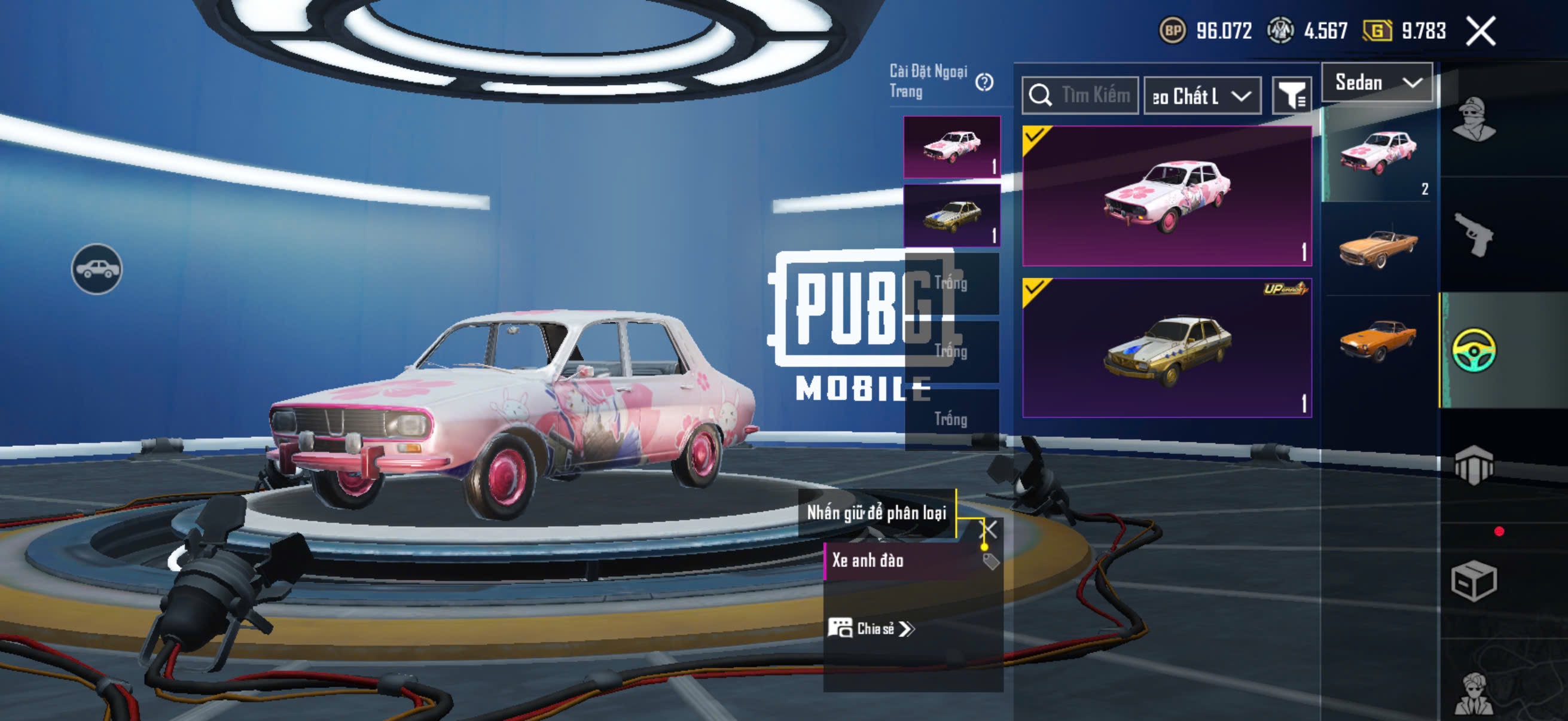Switch to the character outfit category

[x=1474, y=119]
